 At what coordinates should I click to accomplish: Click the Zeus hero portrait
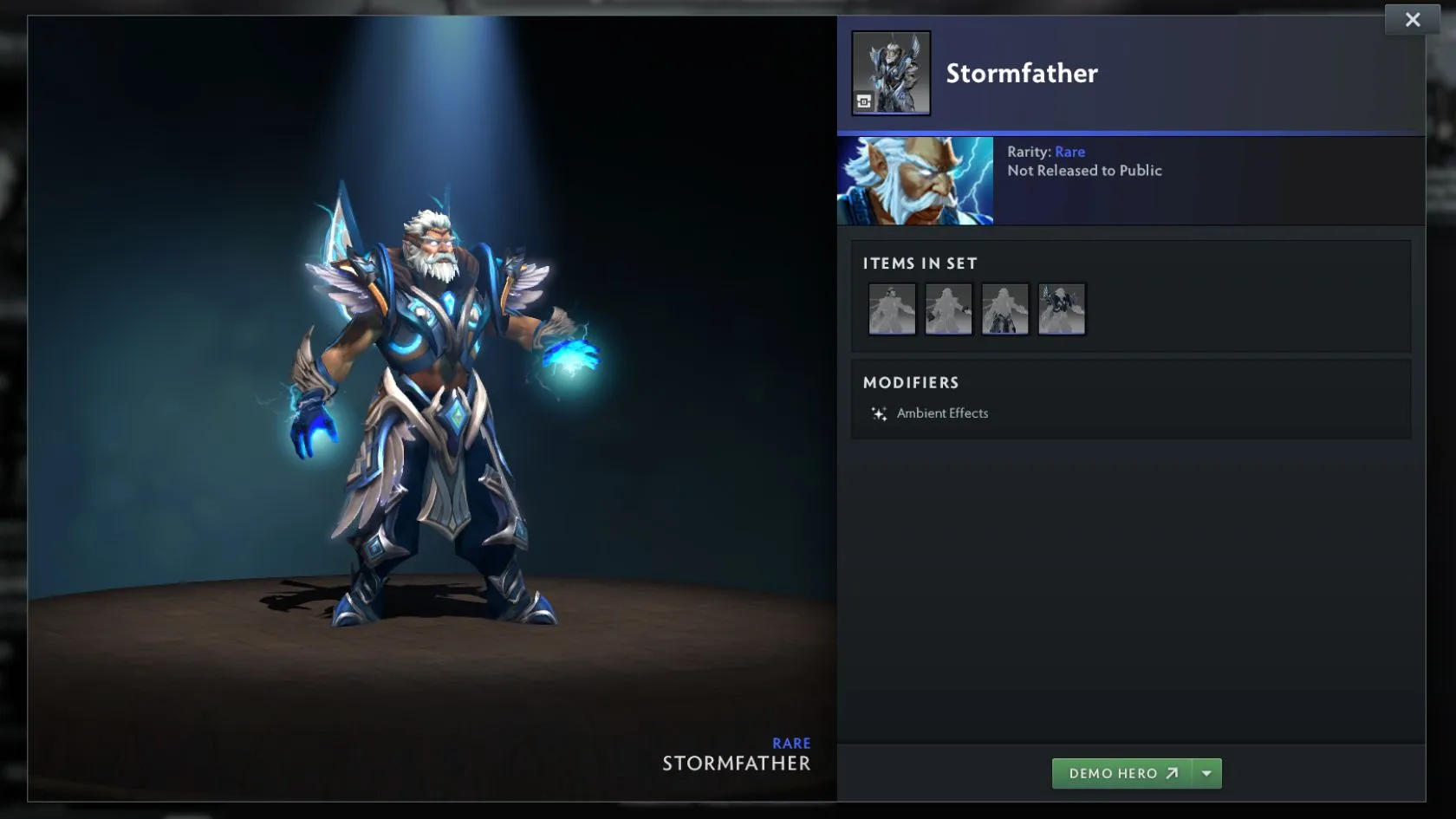915,181
